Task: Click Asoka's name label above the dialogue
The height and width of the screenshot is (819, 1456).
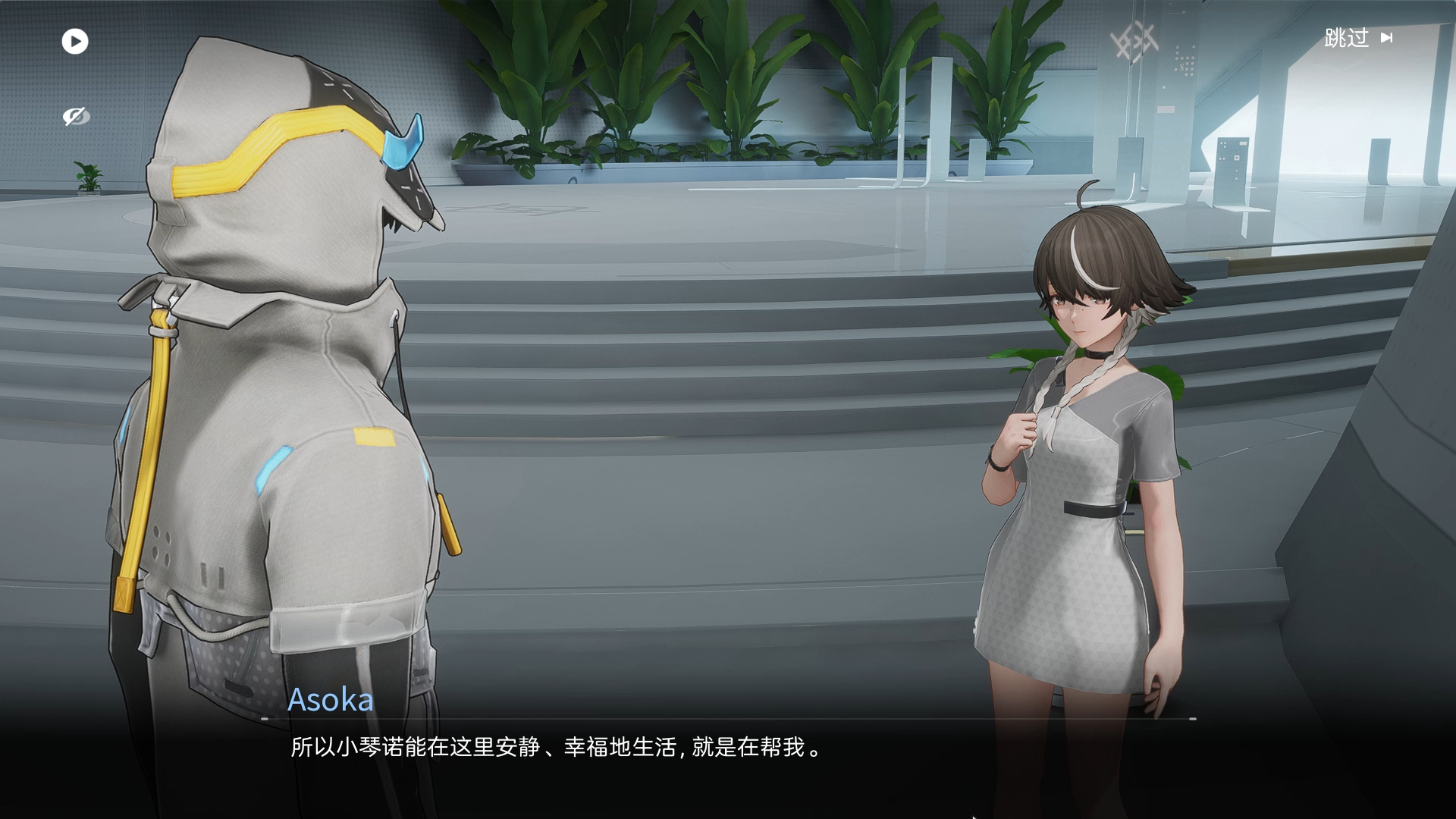Action: [331, 700]
